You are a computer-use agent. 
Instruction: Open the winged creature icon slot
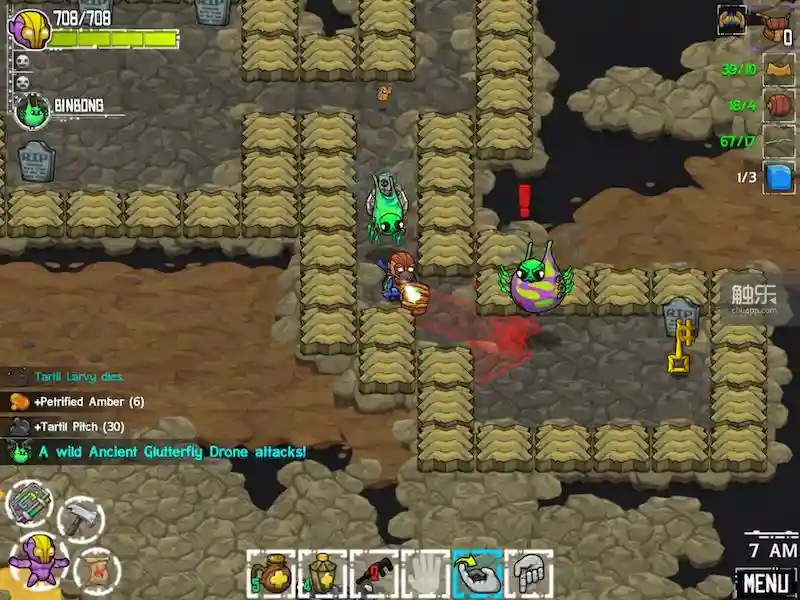(732, 20)
